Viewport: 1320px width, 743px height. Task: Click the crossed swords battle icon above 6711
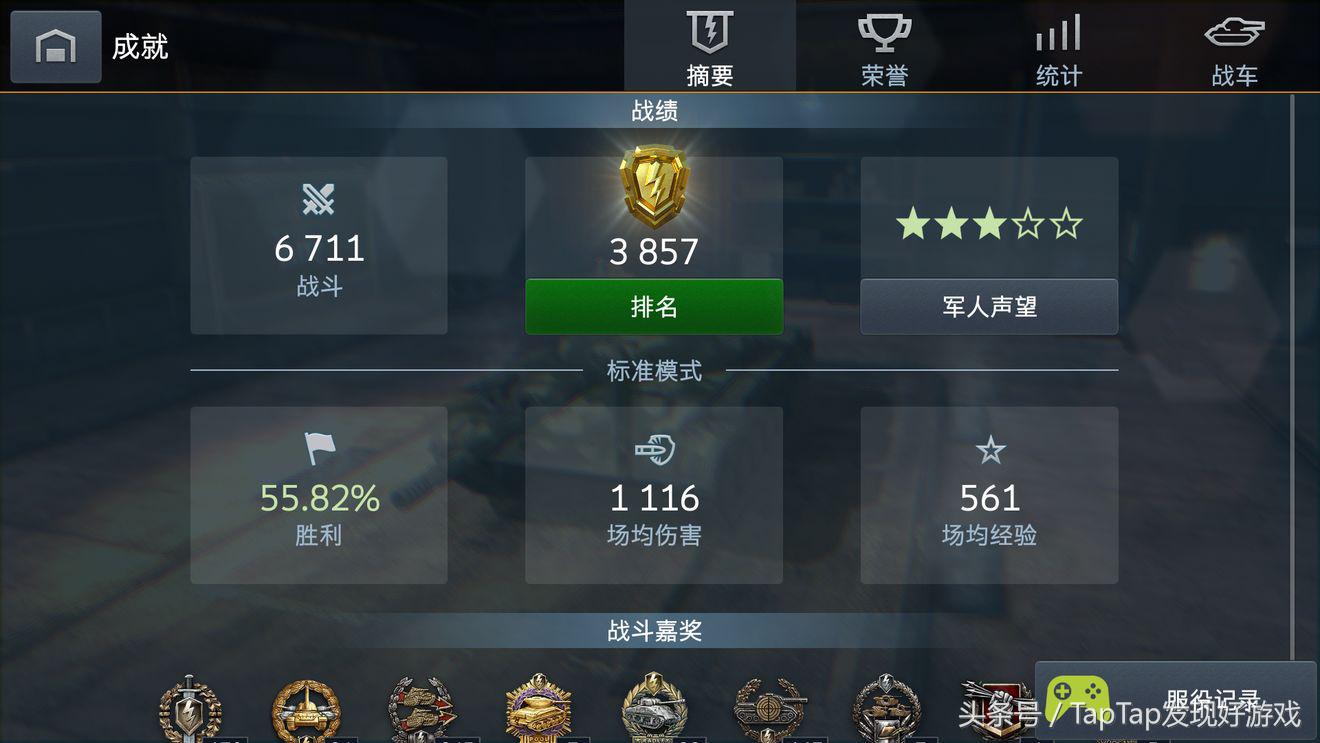(318, 199)
